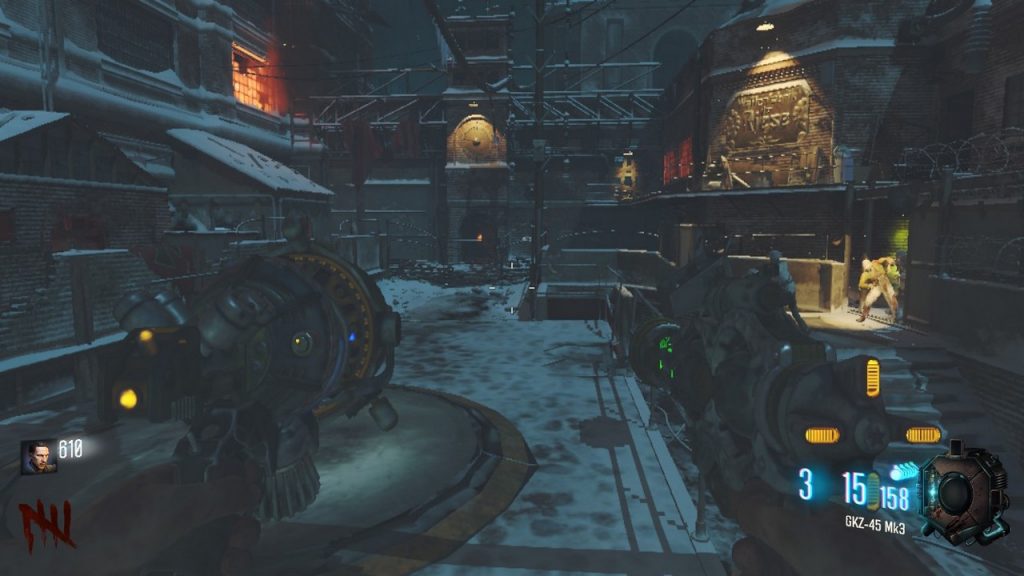Click the red round tally marker
The height and width of the screenshot is (576, 1024).
pyautogui.click(x=46, y=524)
